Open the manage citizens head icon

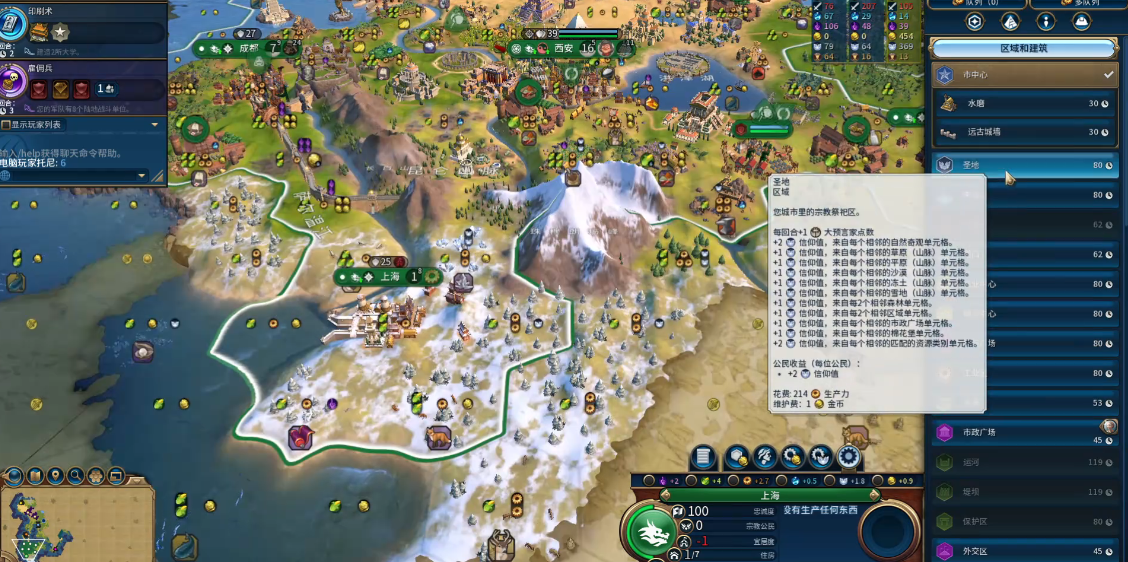pyautogui.click(x=765, y=457)
